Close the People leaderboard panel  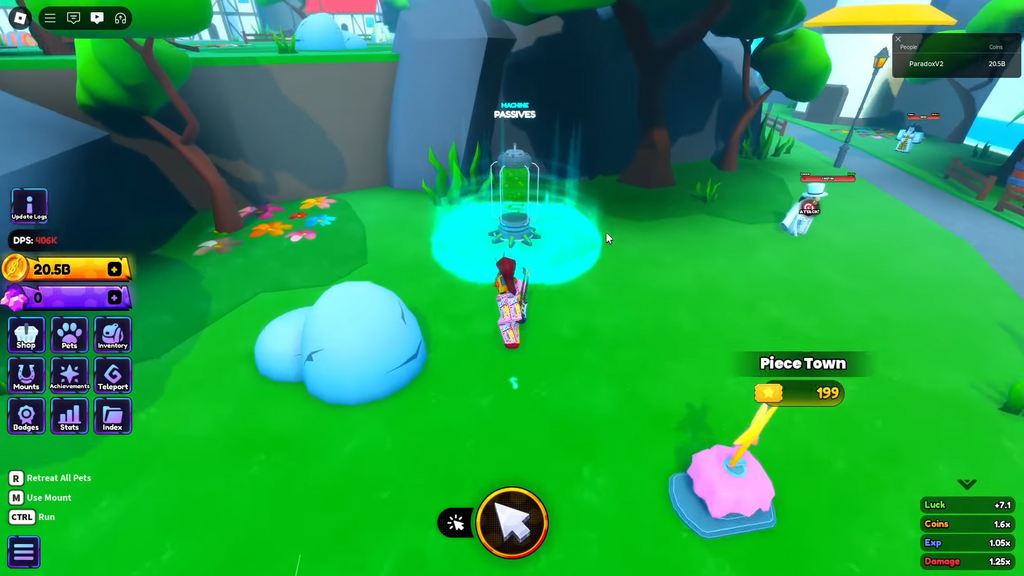[x=898, y=39]
